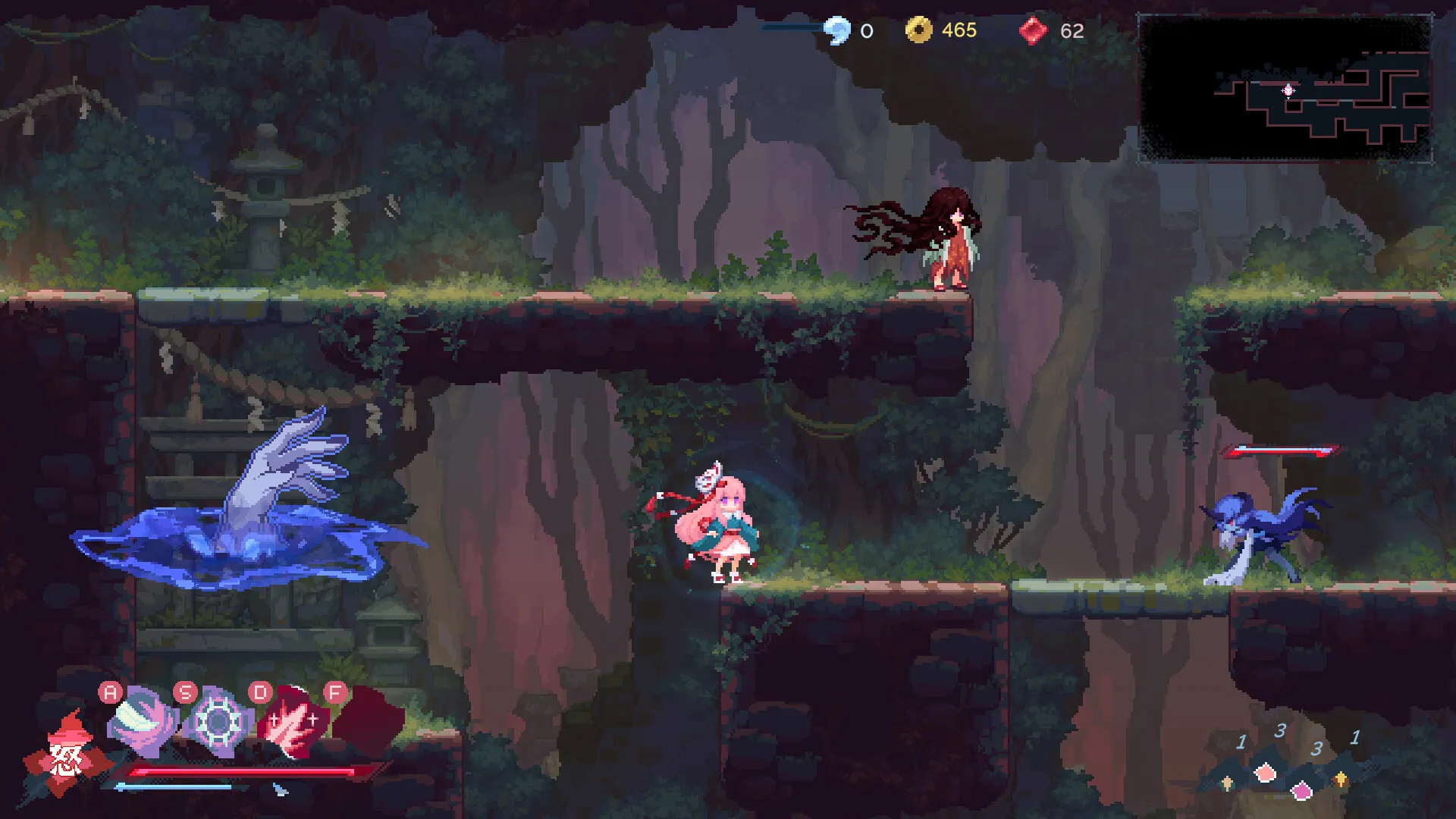Pick the tan charm on teal
The height and width of the screenshot is (819, 1456).
[x=1228, y=782]
